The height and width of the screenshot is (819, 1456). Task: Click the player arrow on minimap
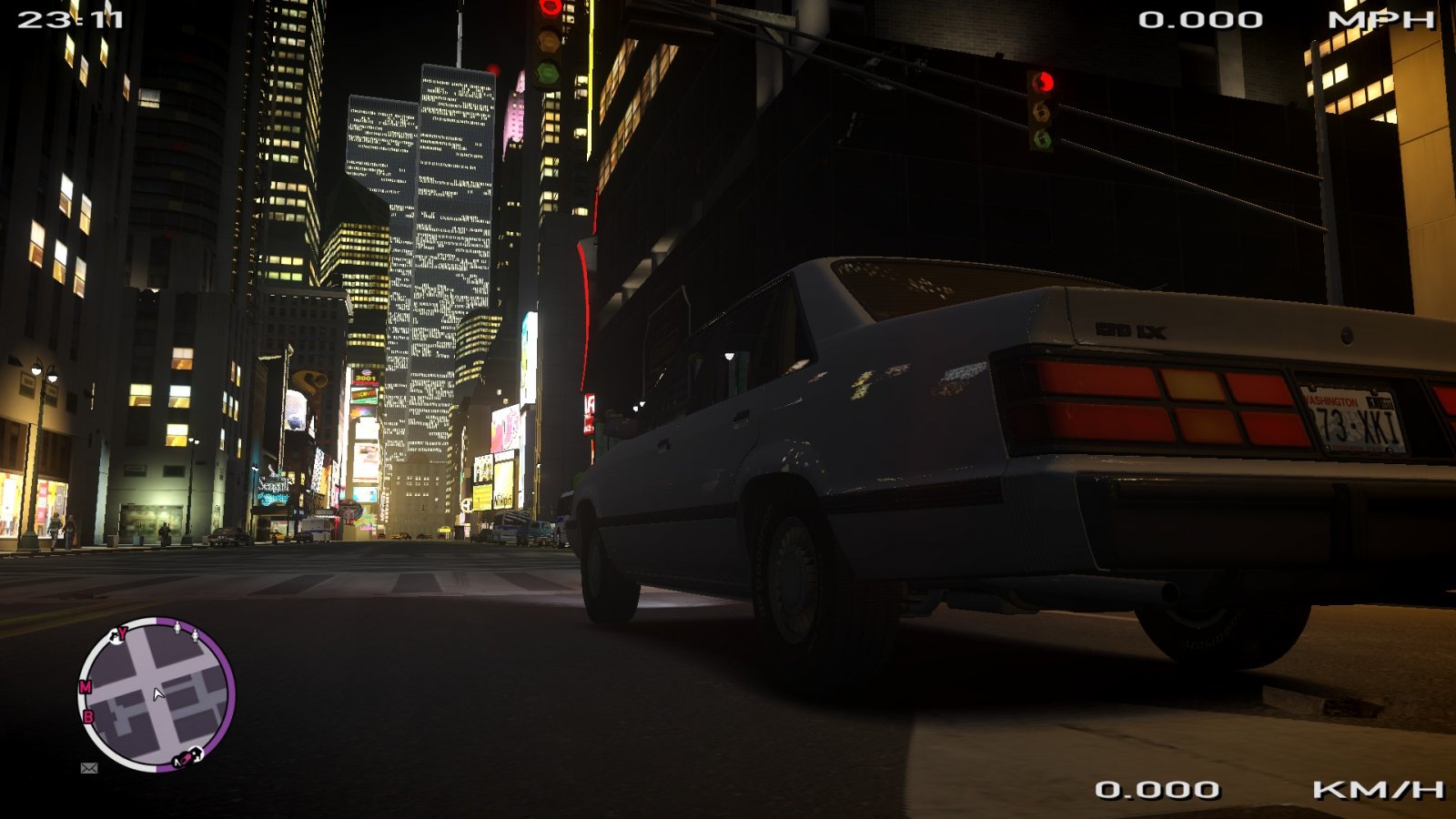(x=158, y=694)
